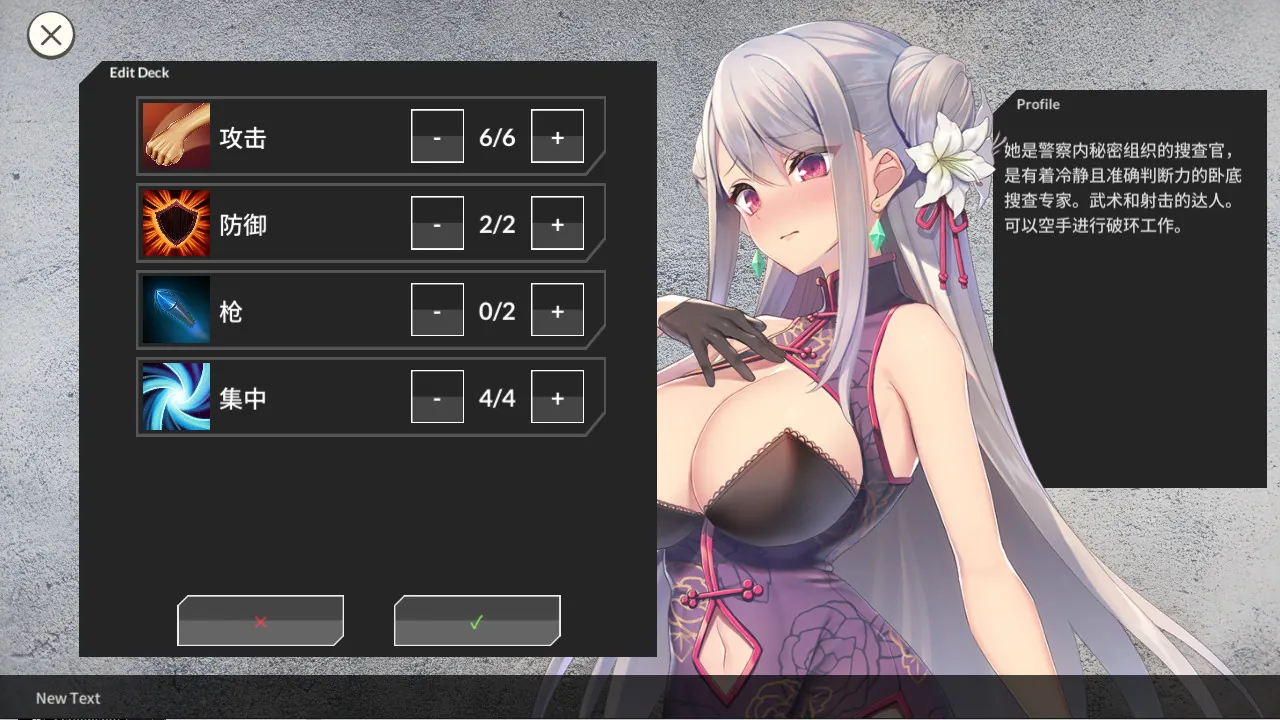Viewport: 1280px width, 720px height.
Task: Select the 集中 focus spiral skill icon
Action: tap(176, 397)
